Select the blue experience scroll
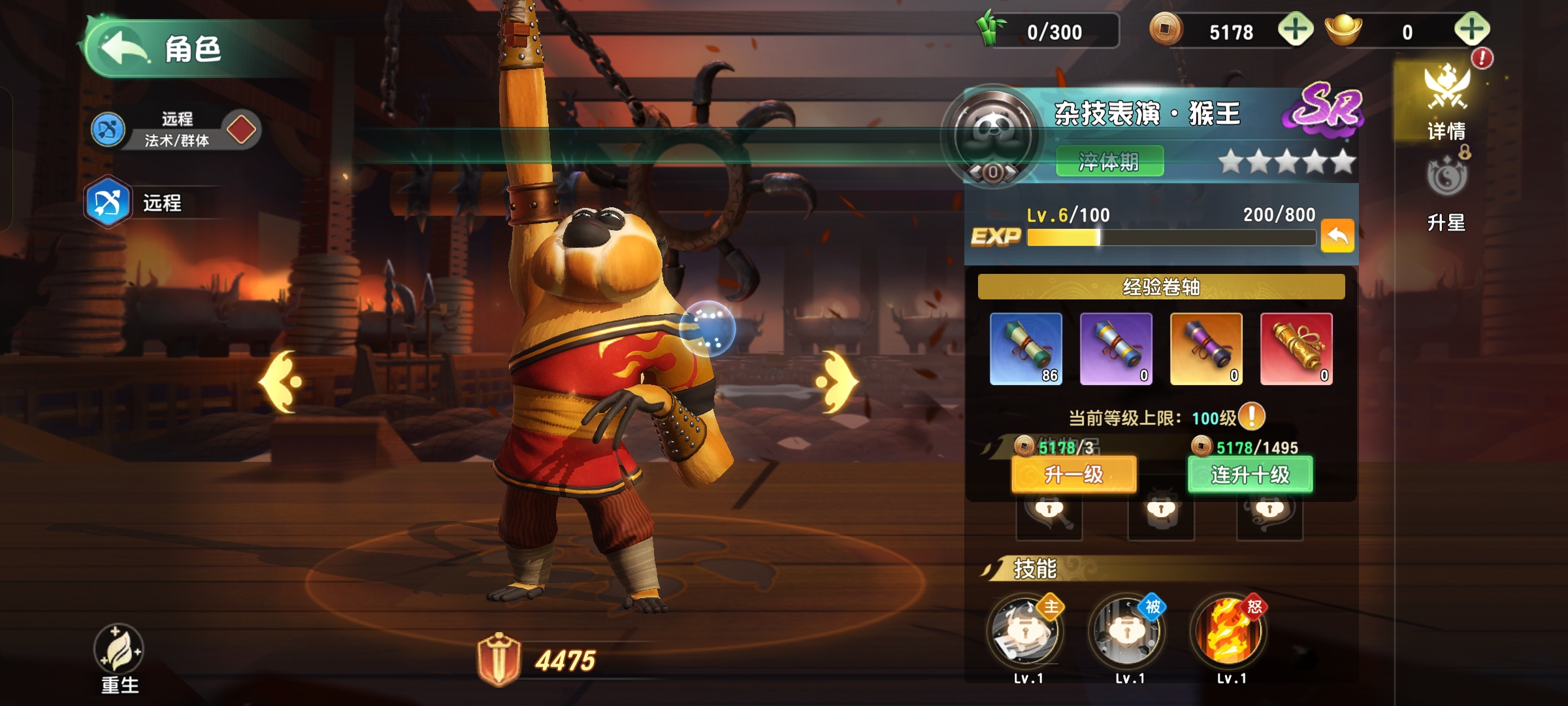Image resolution: width=1568 pixels, height=706 pixels. click(1026, 348)
